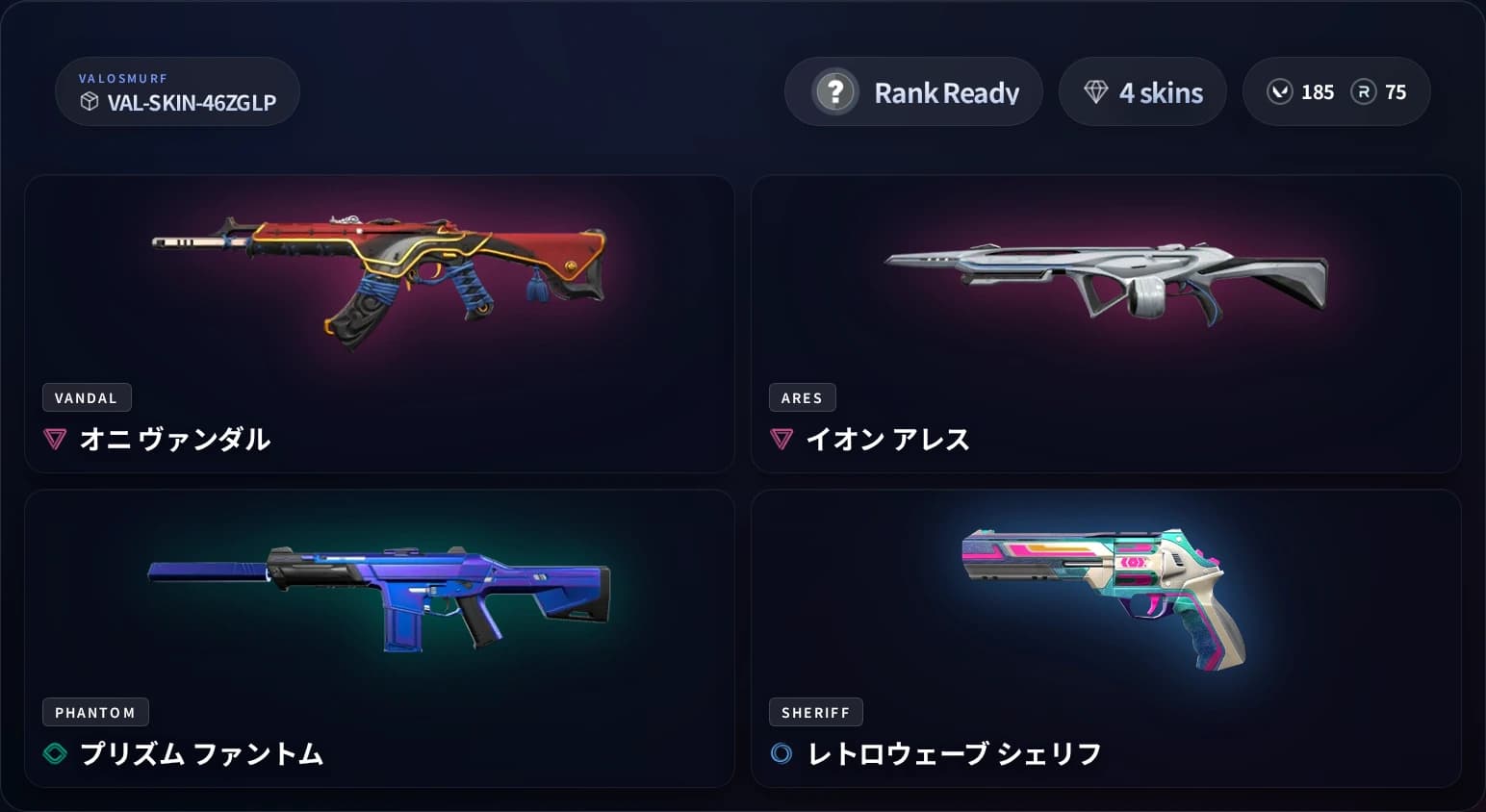Click the green rarity icon beside プリズム ファントム

[56, 754]
